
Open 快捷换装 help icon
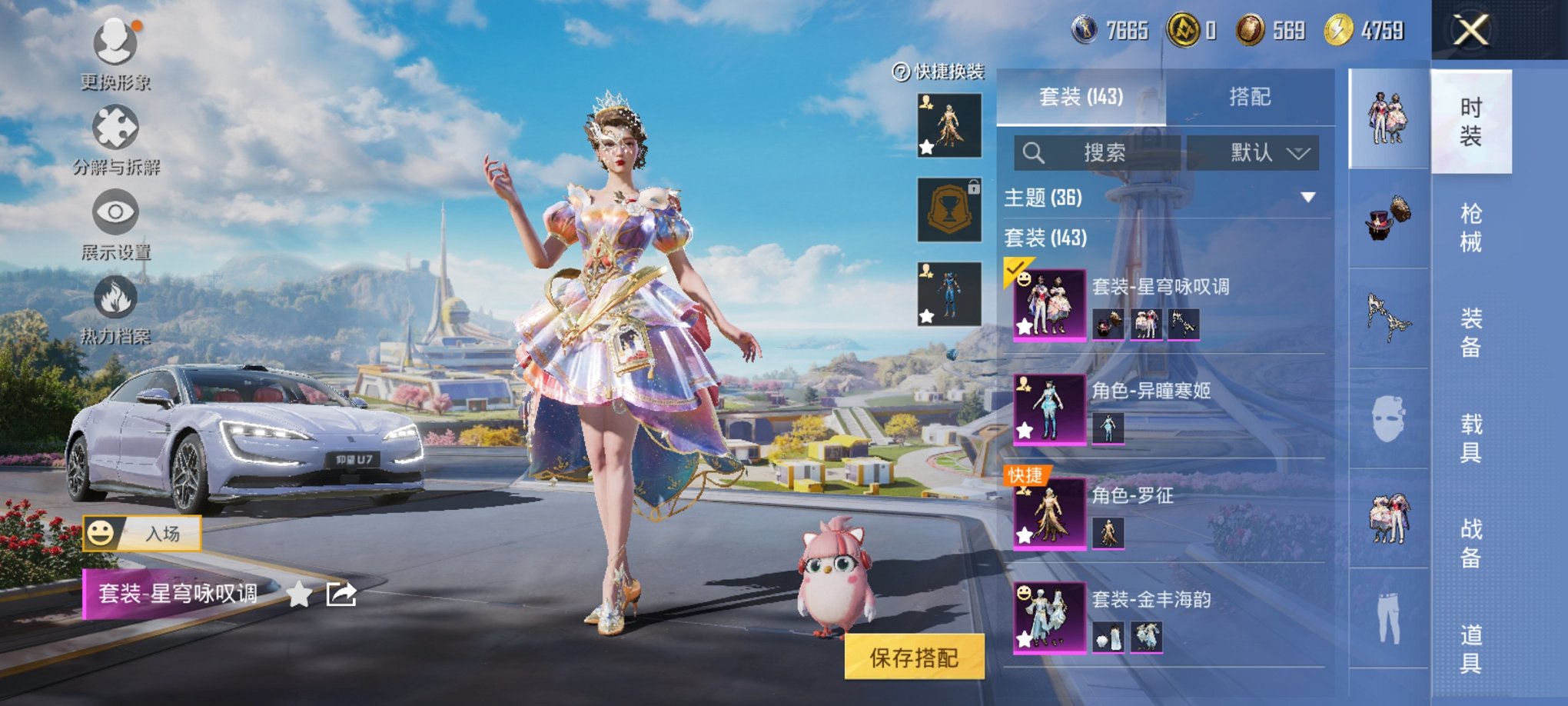click(x=901, y=72)
